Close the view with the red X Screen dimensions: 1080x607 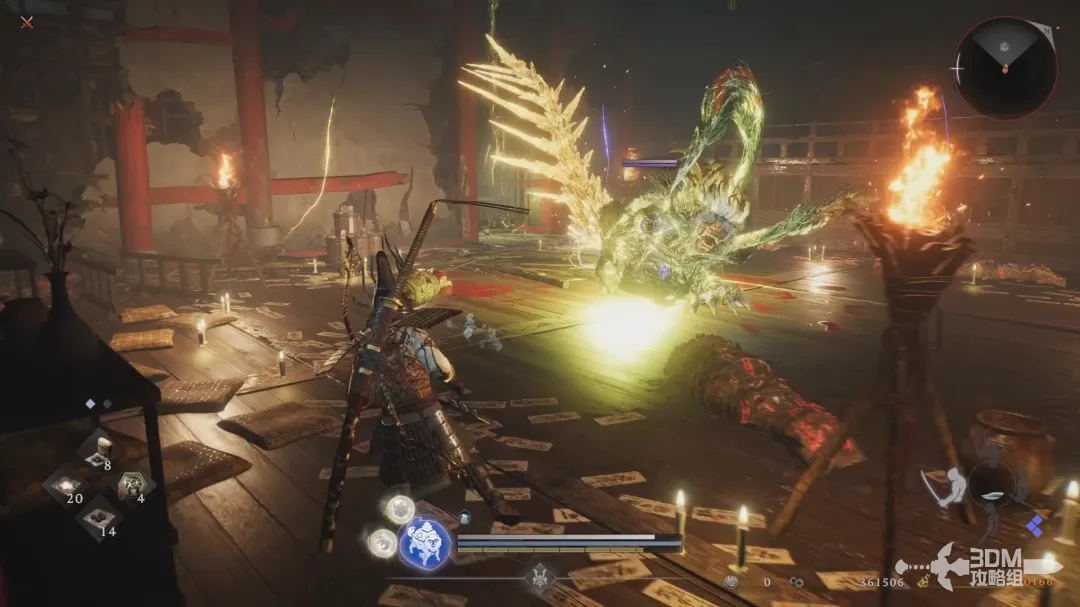(x=27, y=22)
